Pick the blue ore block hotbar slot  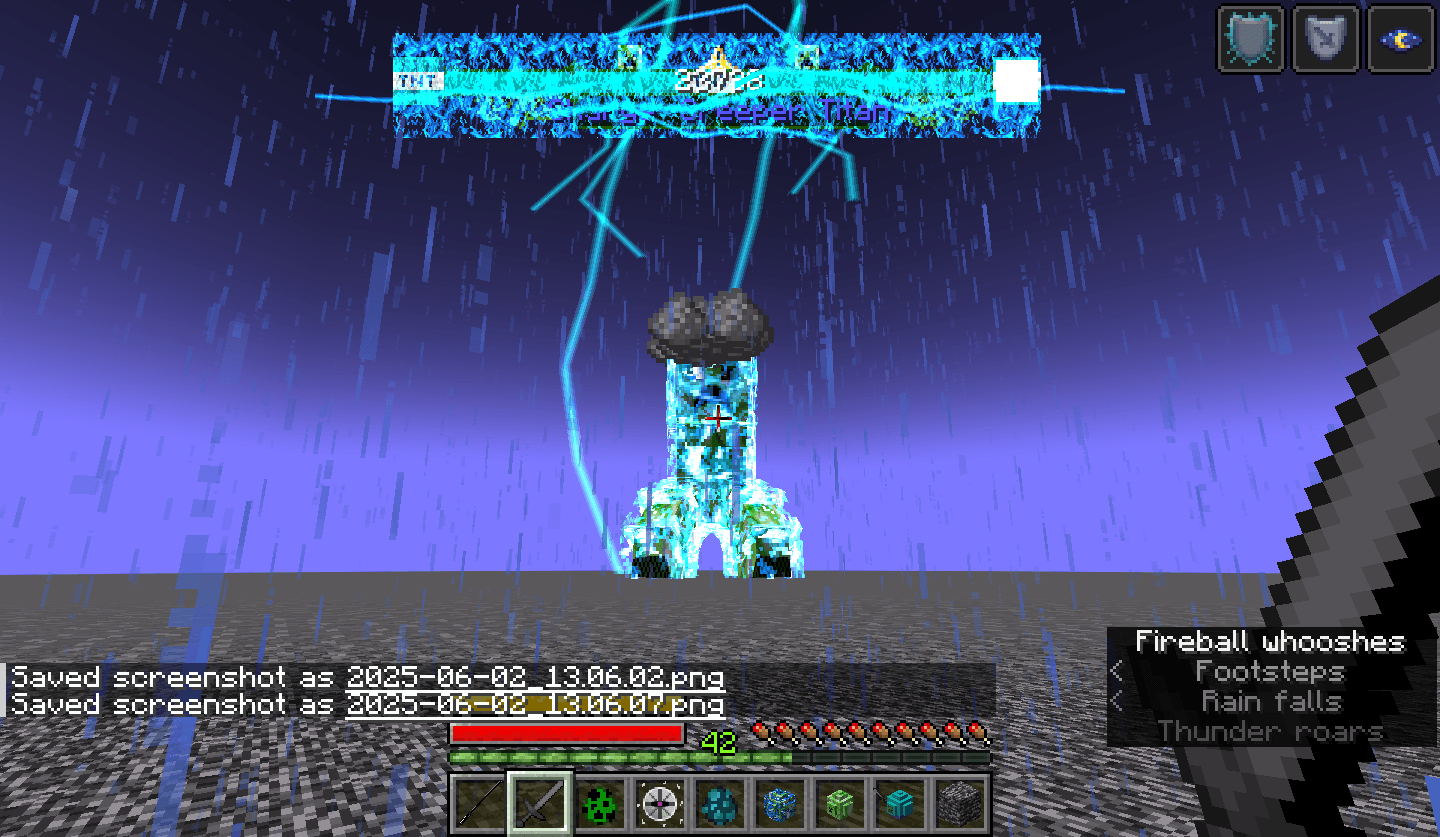point(779,803)
